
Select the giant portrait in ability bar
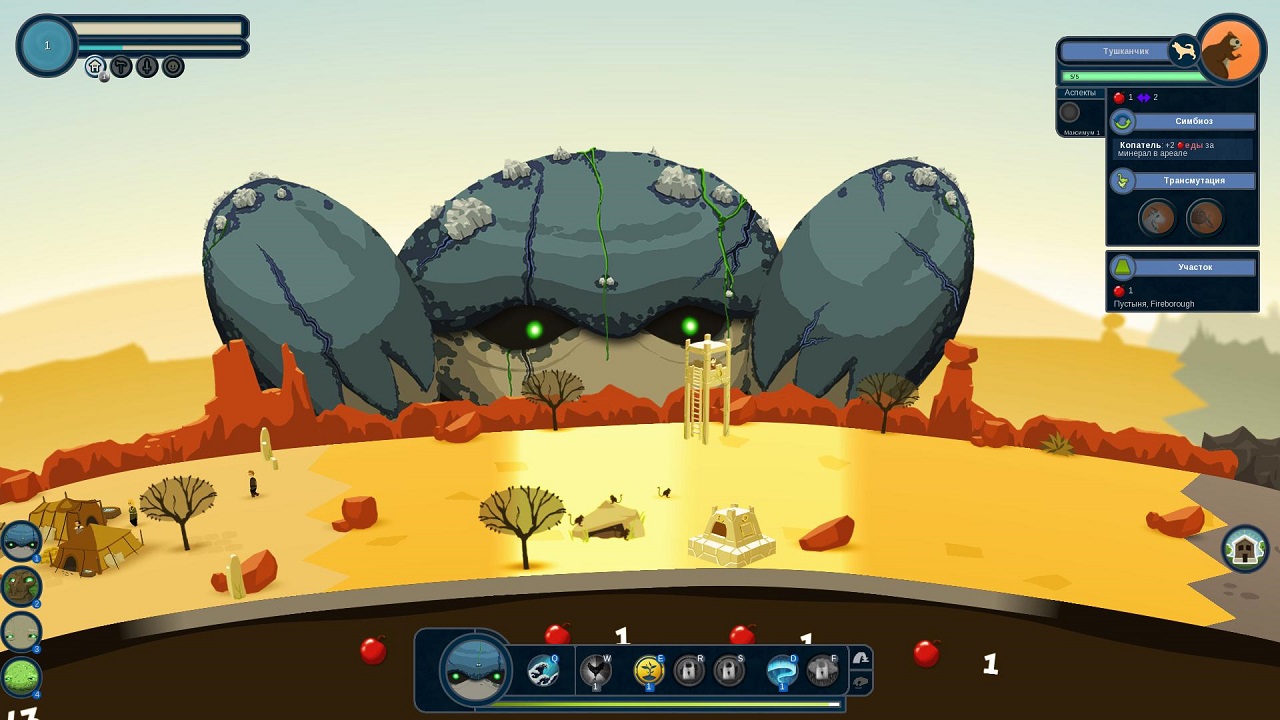[x=476, y=670]
